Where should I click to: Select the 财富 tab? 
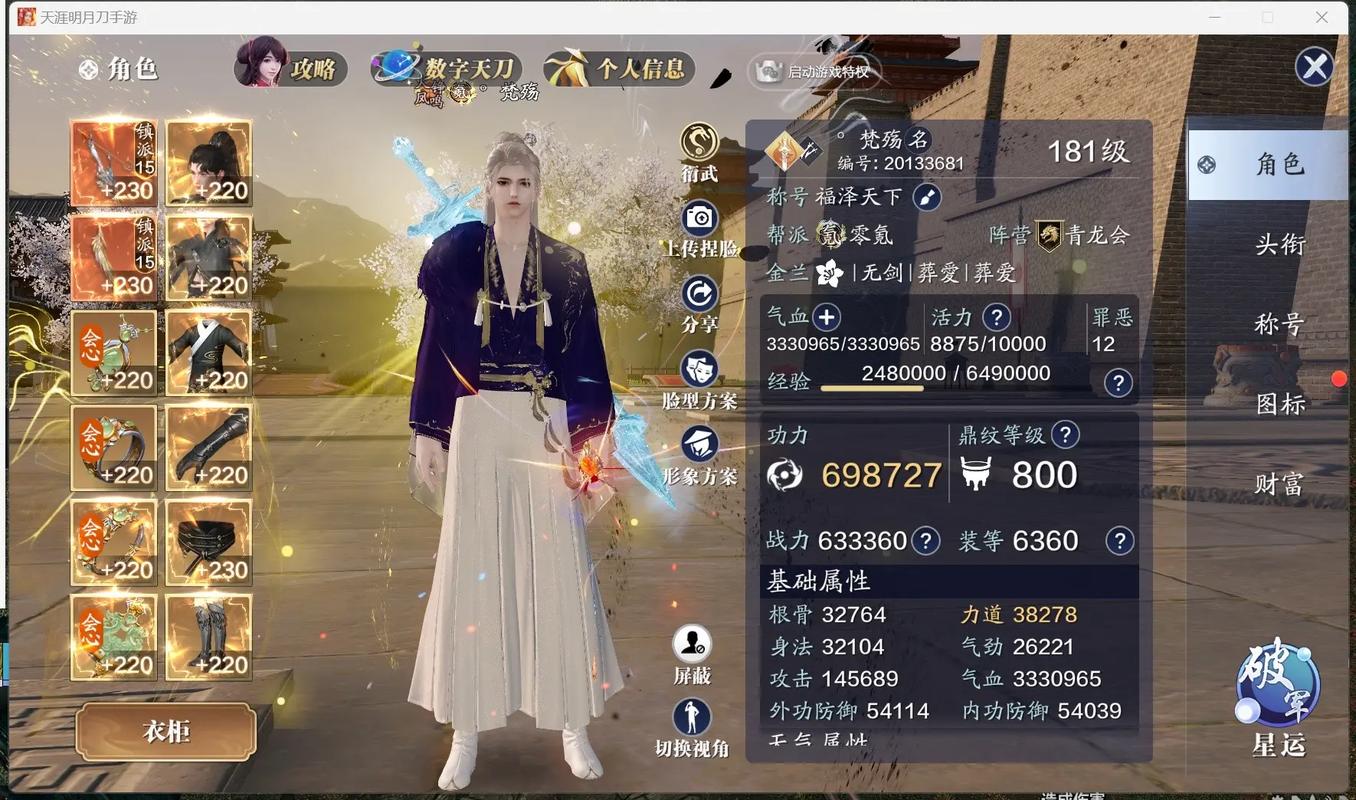point(1280,484)
